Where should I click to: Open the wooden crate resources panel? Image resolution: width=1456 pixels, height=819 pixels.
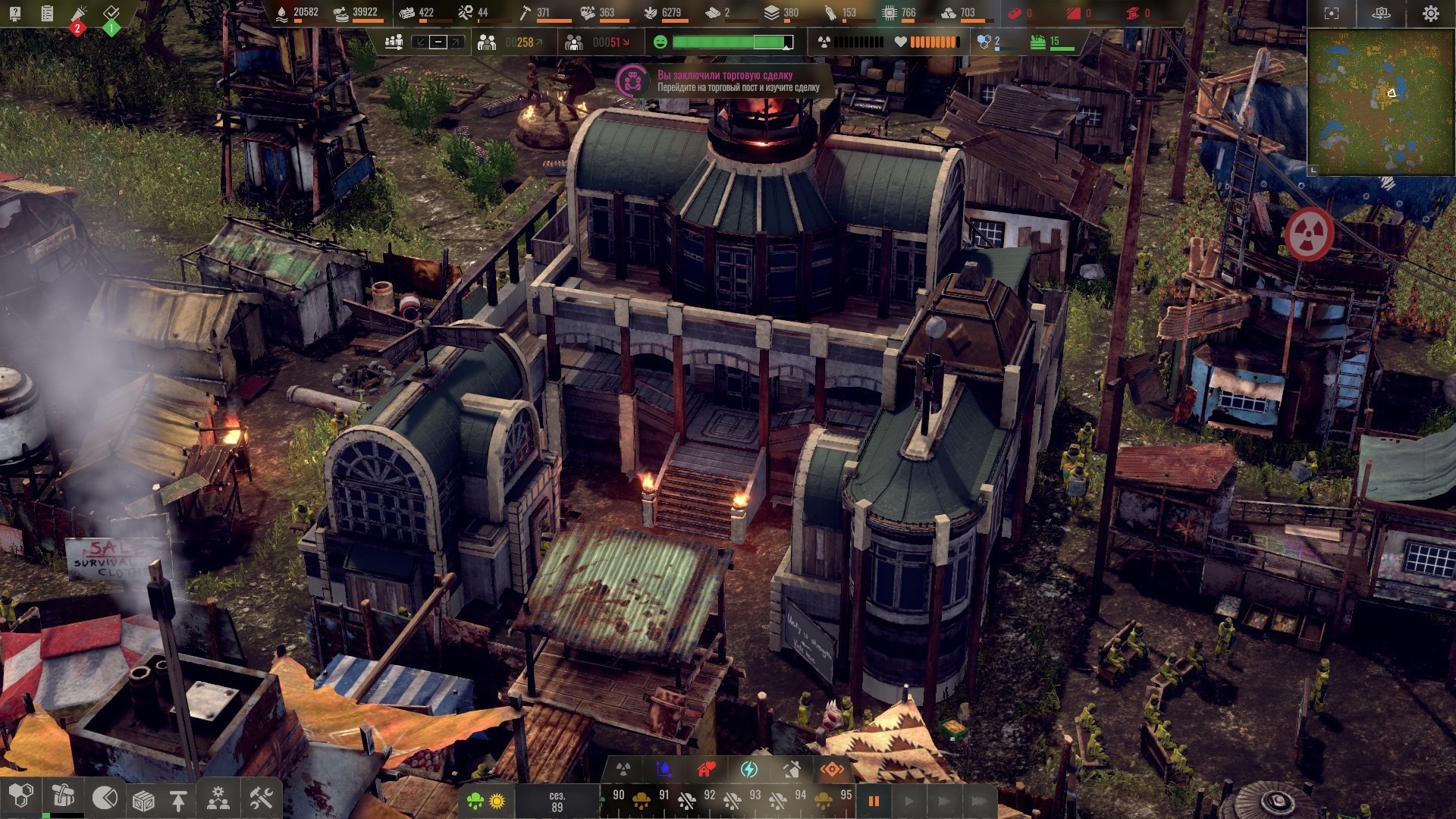(x=143, y=800)
